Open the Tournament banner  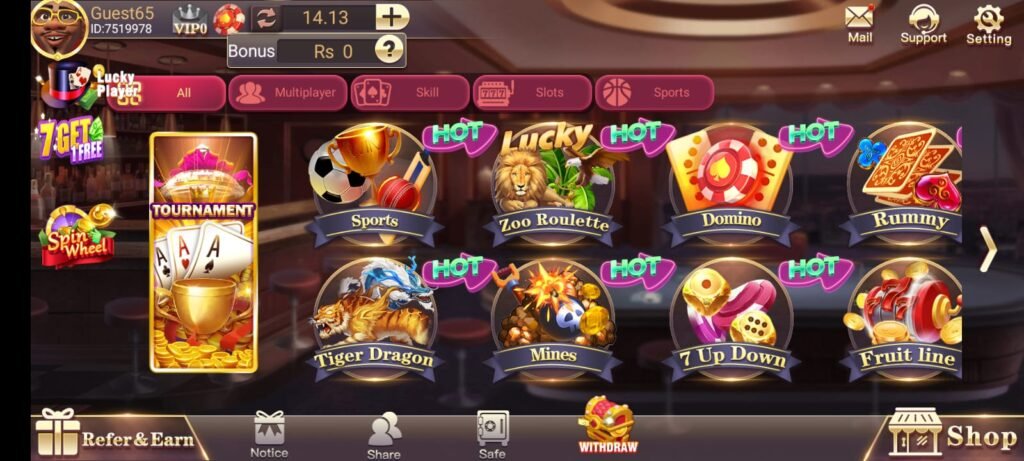click(x=203, y=253)
